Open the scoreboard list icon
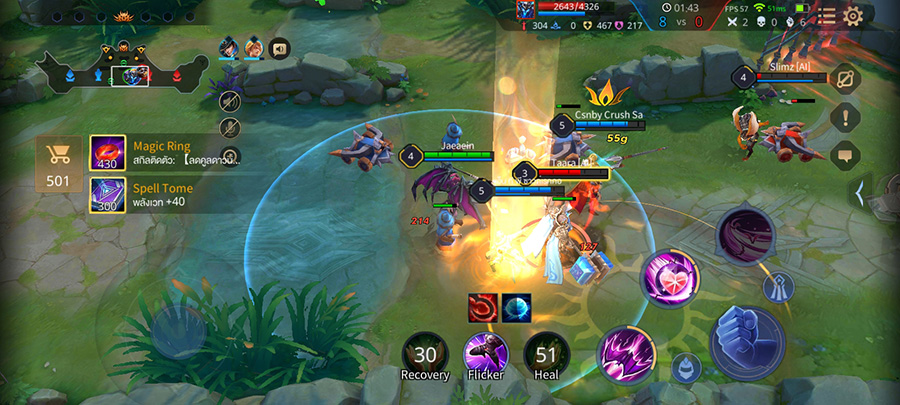The height and width of the screenshot is (405, 900). (827, 15)
